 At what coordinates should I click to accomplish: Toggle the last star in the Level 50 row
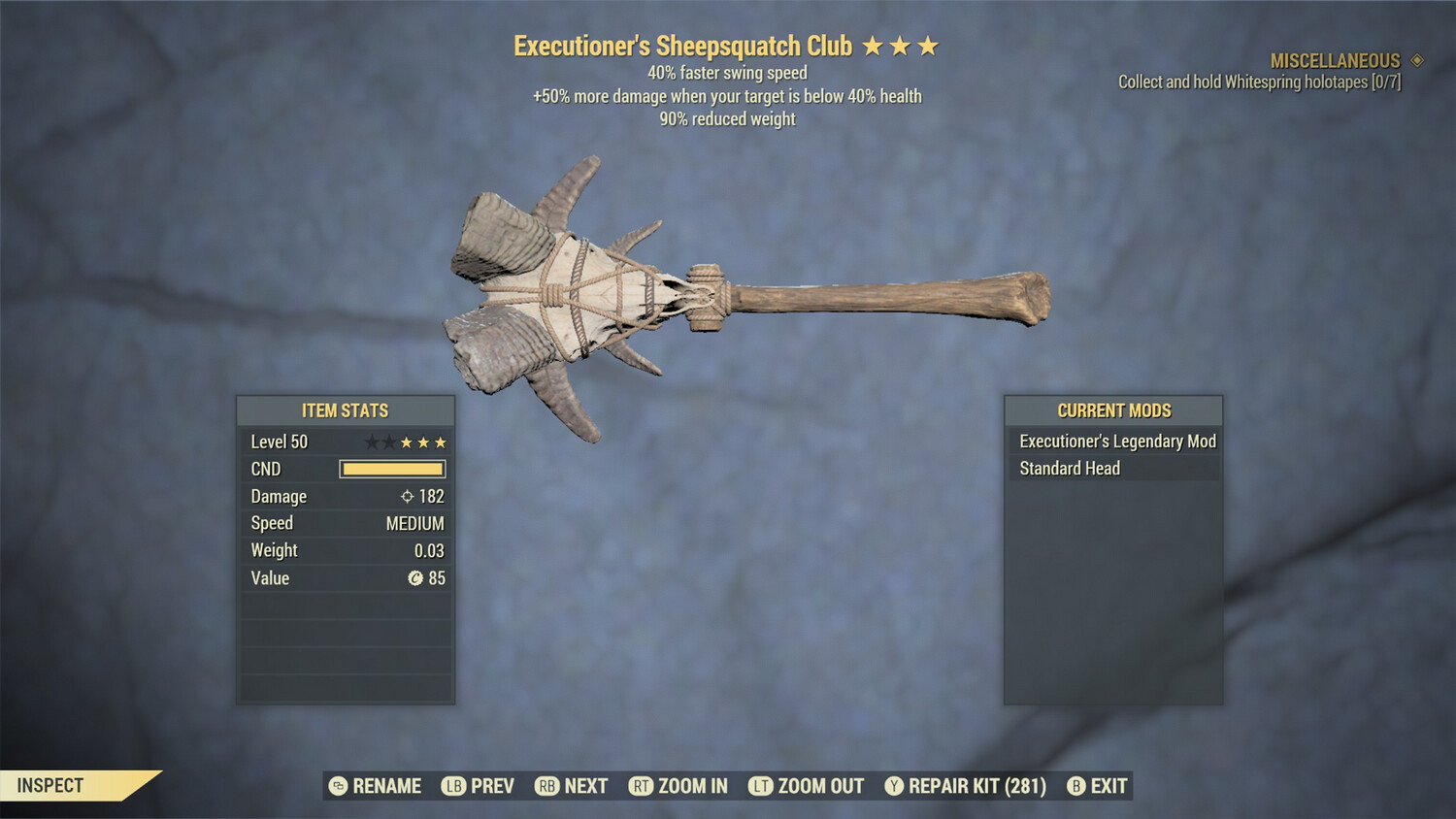click(x=439, y=442)
